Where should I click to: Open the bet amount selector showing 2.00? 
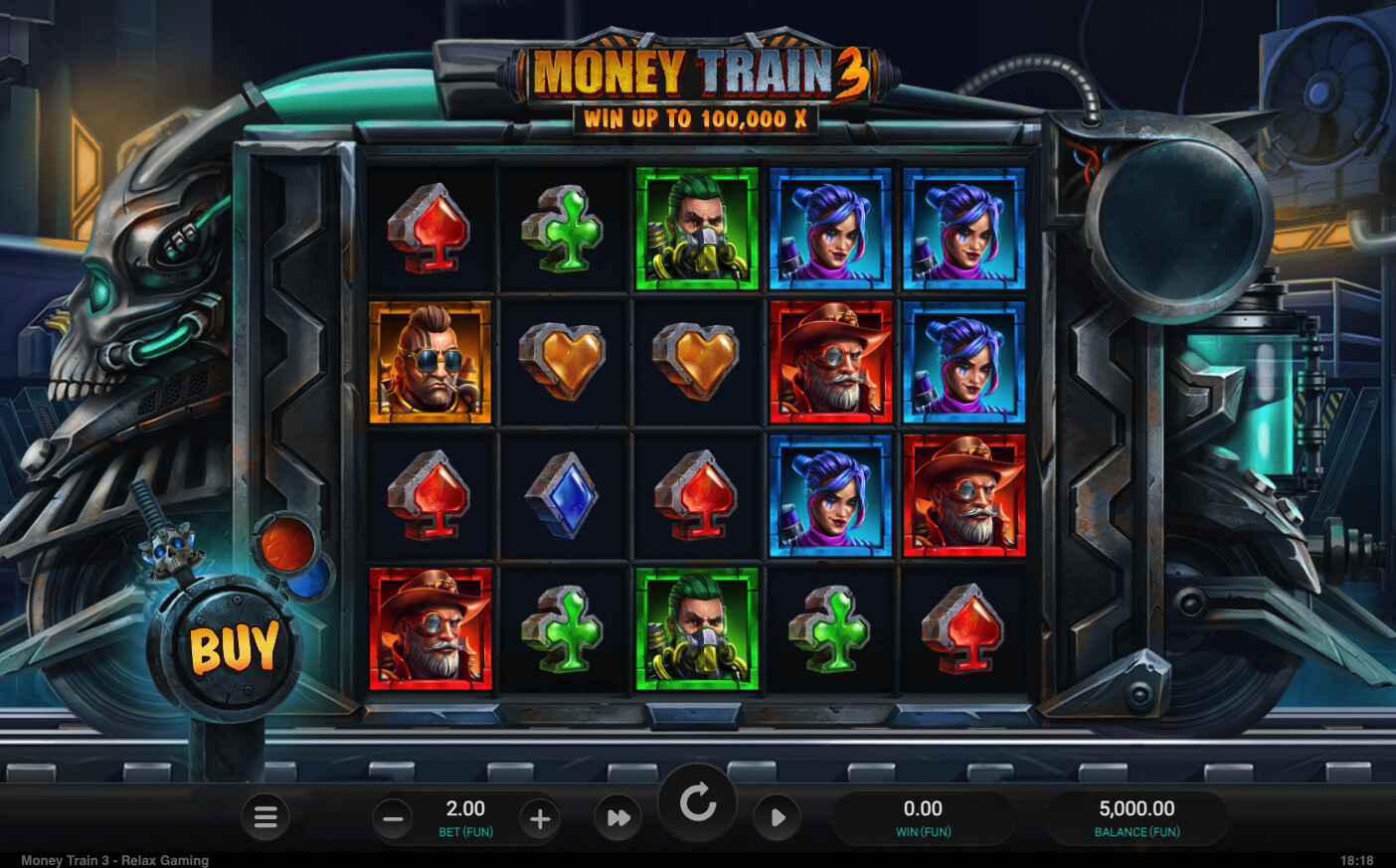[465, 807]
